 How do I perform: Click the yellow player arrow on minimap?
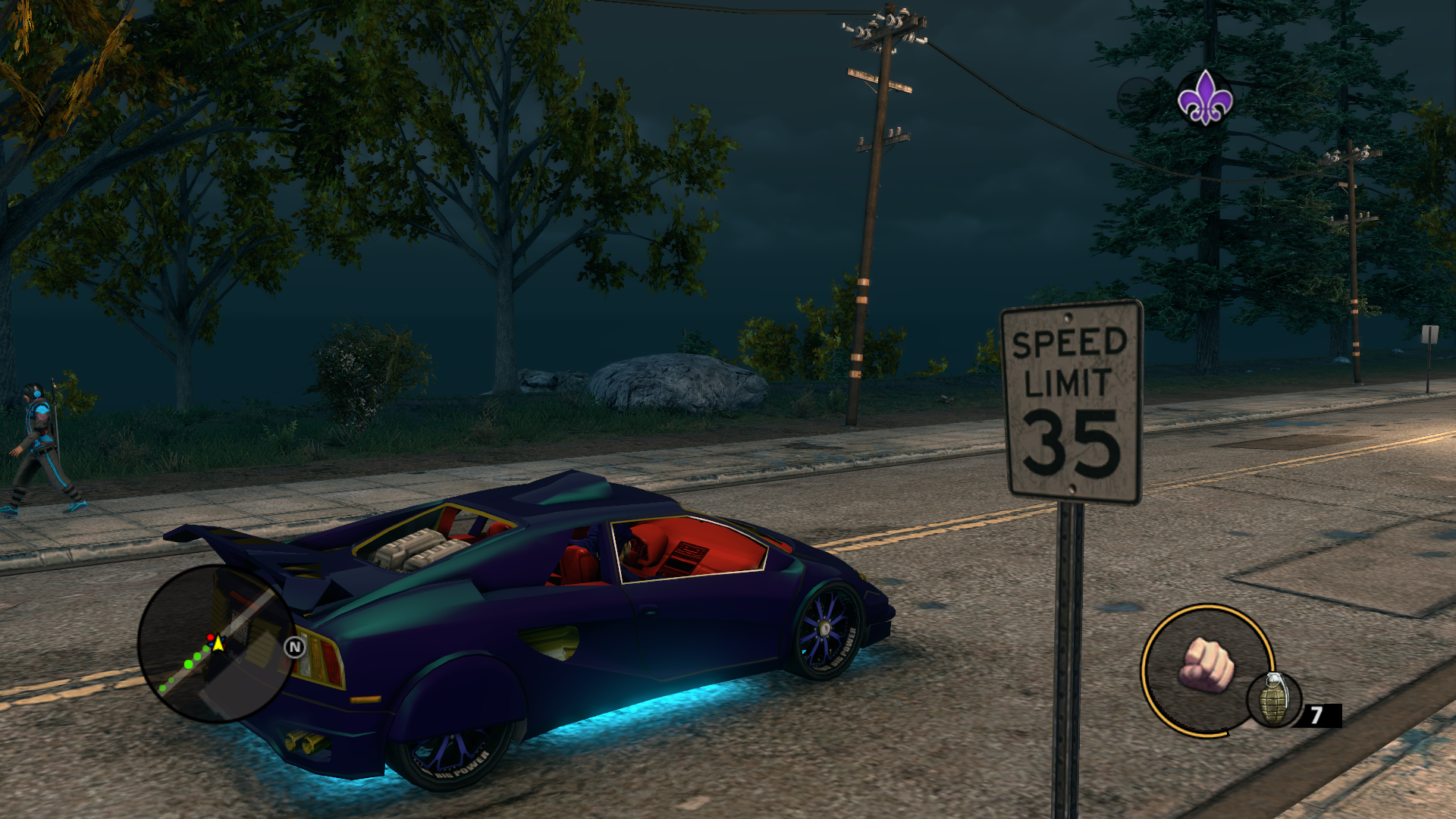(x=218, y=644)
